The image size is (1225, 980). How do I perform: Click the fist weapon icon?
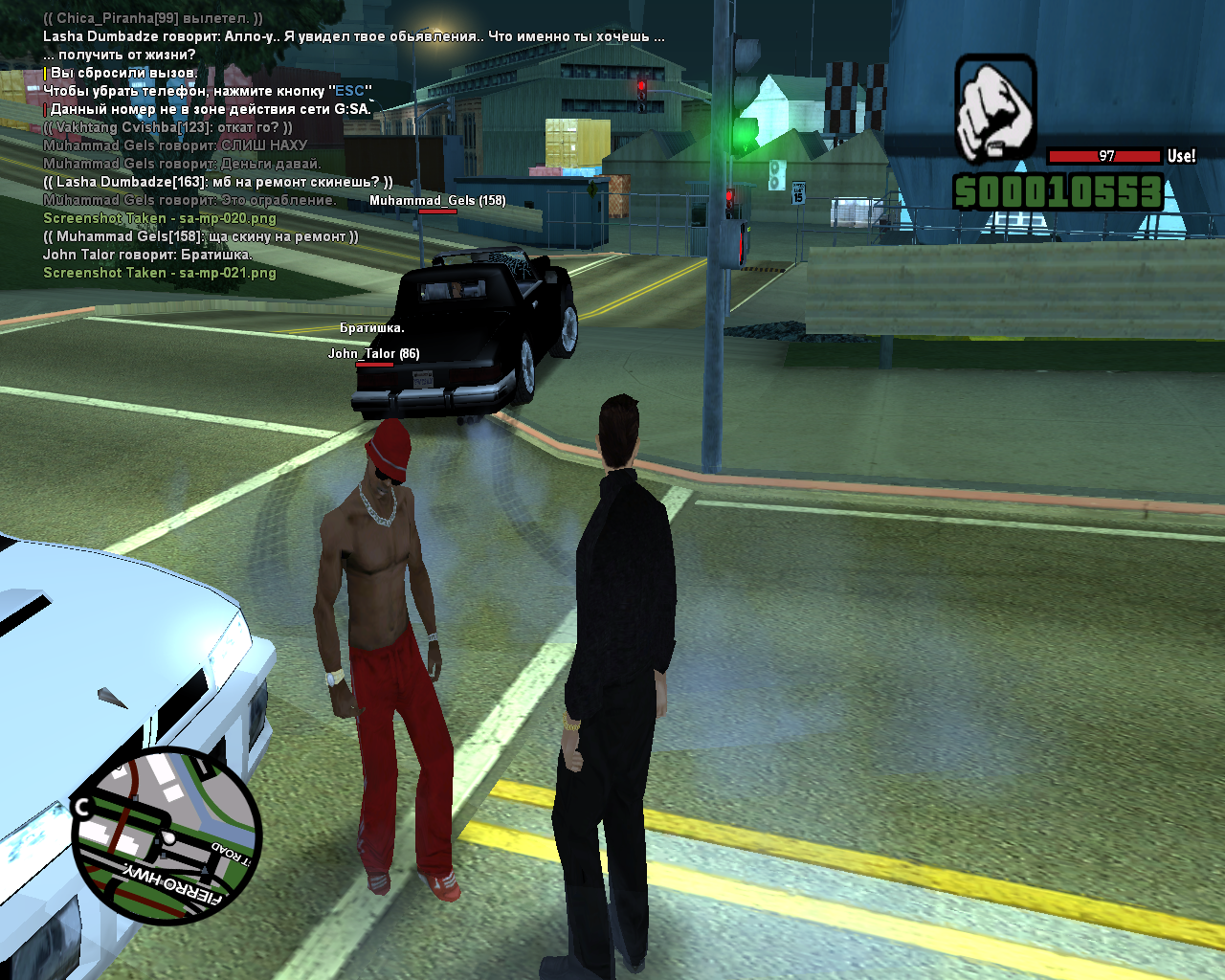[x=995, y=107]
